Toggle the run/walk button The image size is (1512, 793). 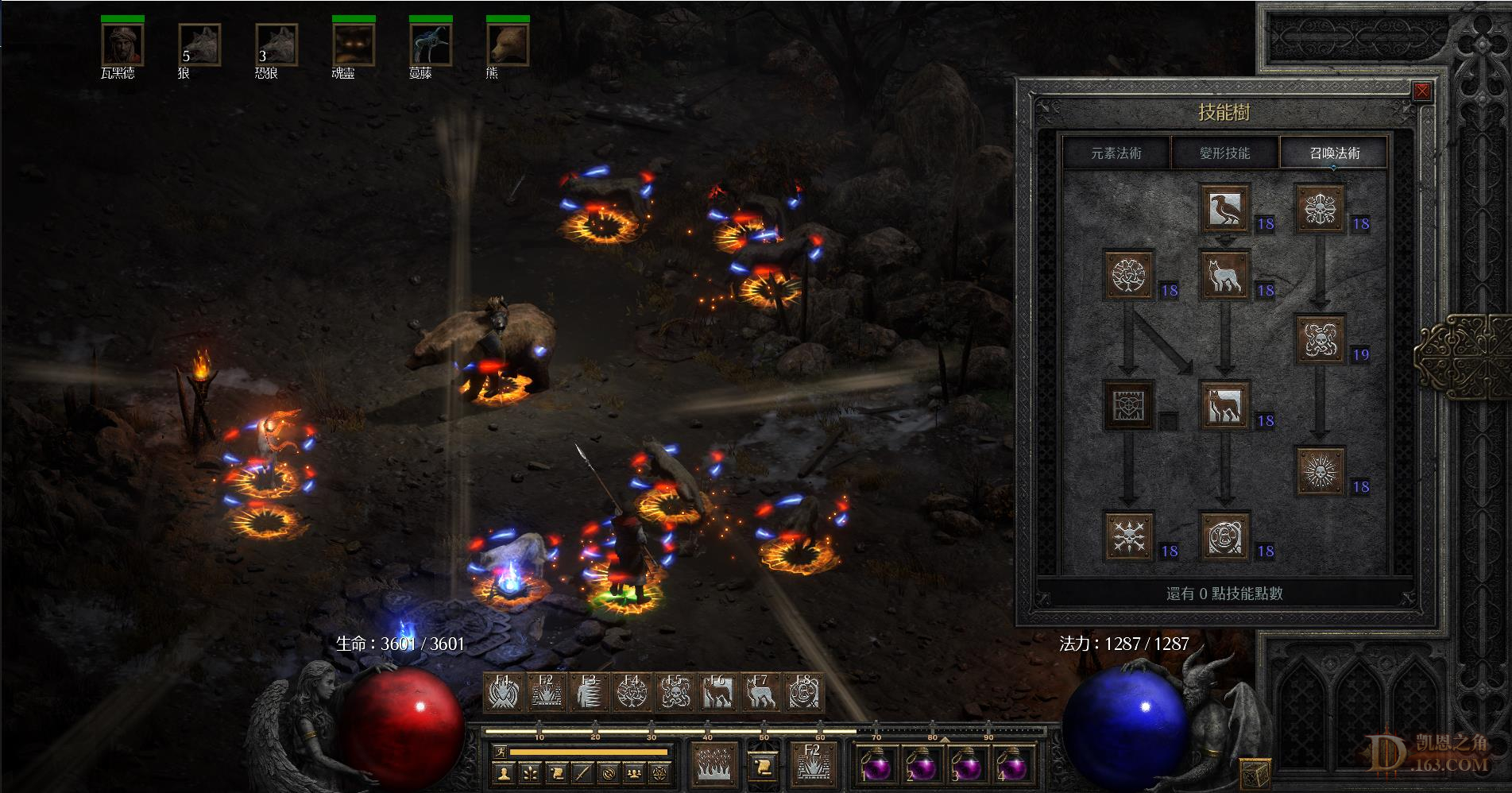coord(500,751)
